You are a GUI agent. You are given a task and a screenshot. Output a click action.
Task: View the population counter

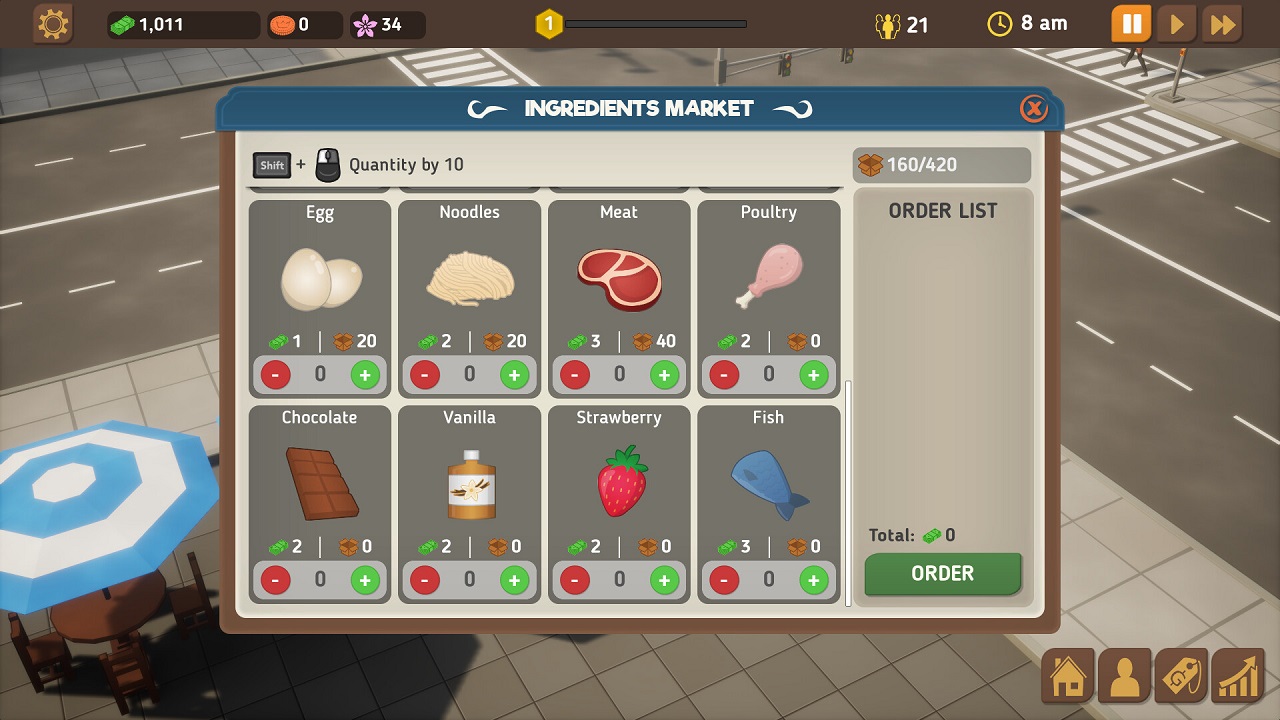[x=901, y=24]
